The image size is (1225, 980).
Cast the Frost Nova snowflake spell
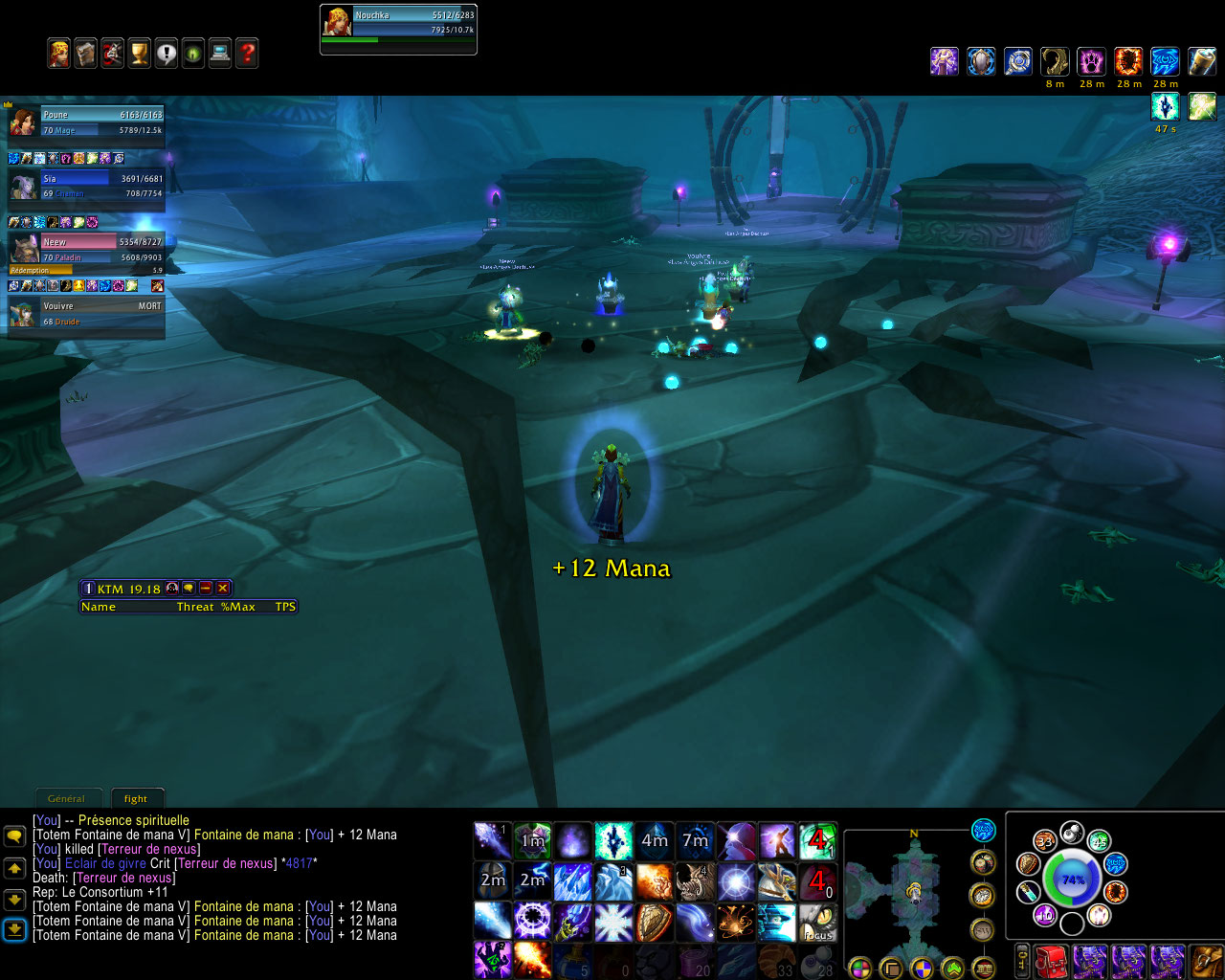(x=612, y=921)
